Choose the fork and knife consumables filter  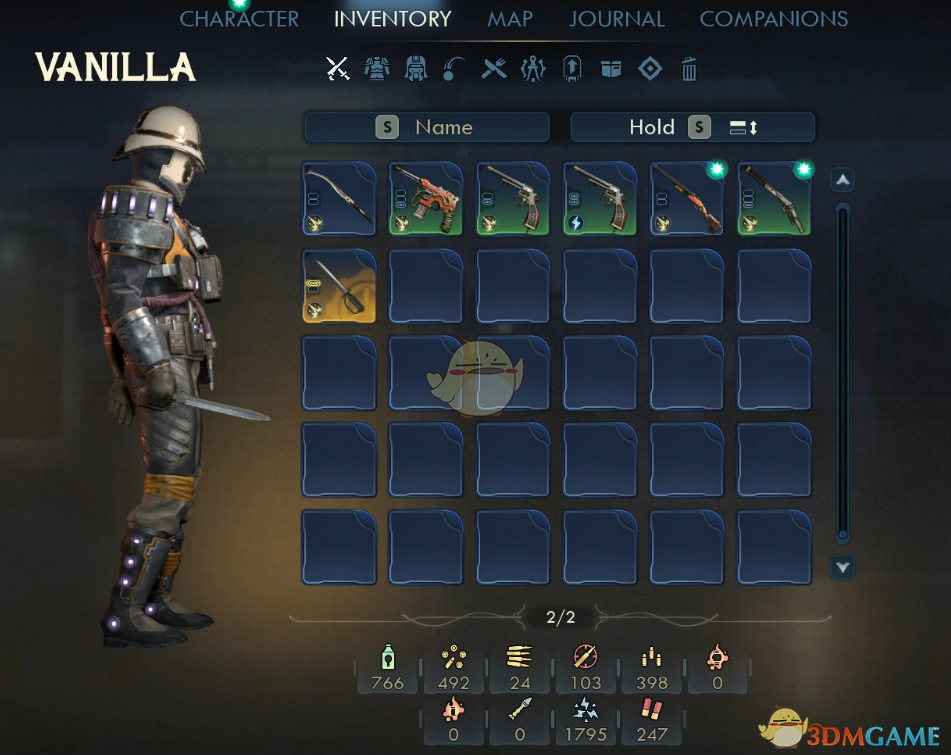click(494, 69)
